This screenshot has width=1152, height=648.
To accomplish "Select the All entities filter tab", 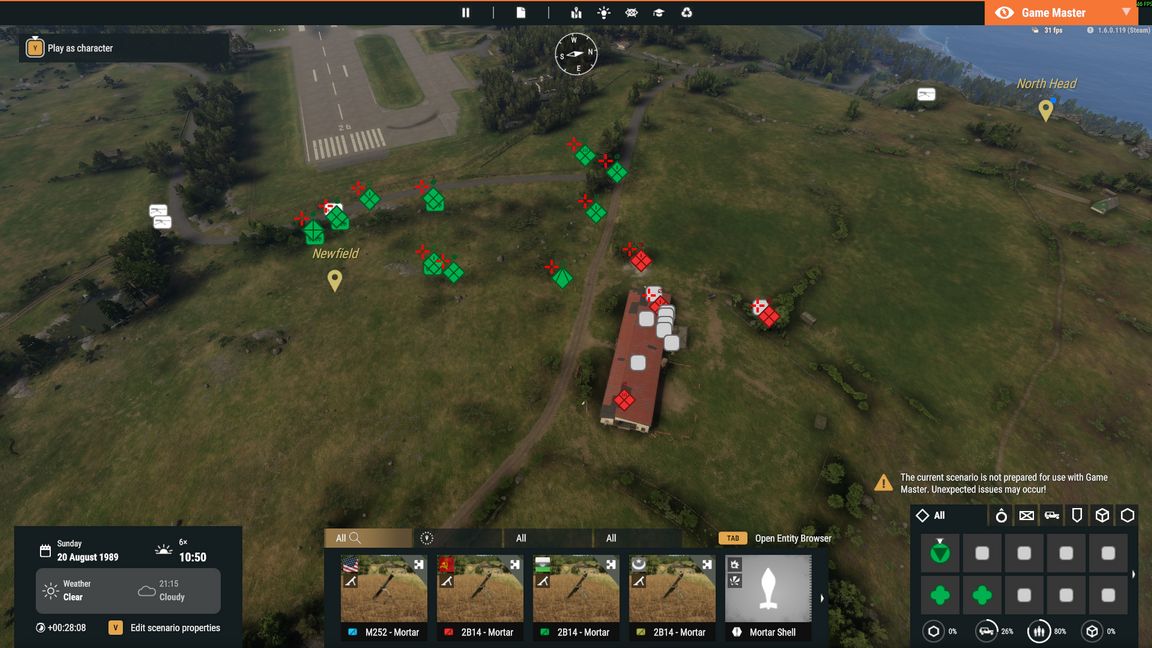I will (932, 516).
